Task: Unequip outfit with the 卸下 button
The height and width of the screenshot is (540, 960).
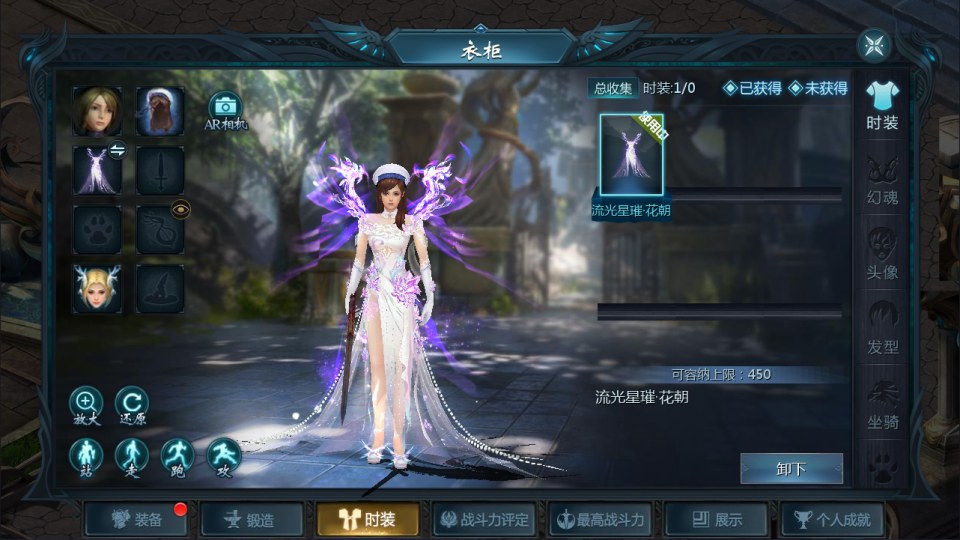Action: tap(791, 468)
